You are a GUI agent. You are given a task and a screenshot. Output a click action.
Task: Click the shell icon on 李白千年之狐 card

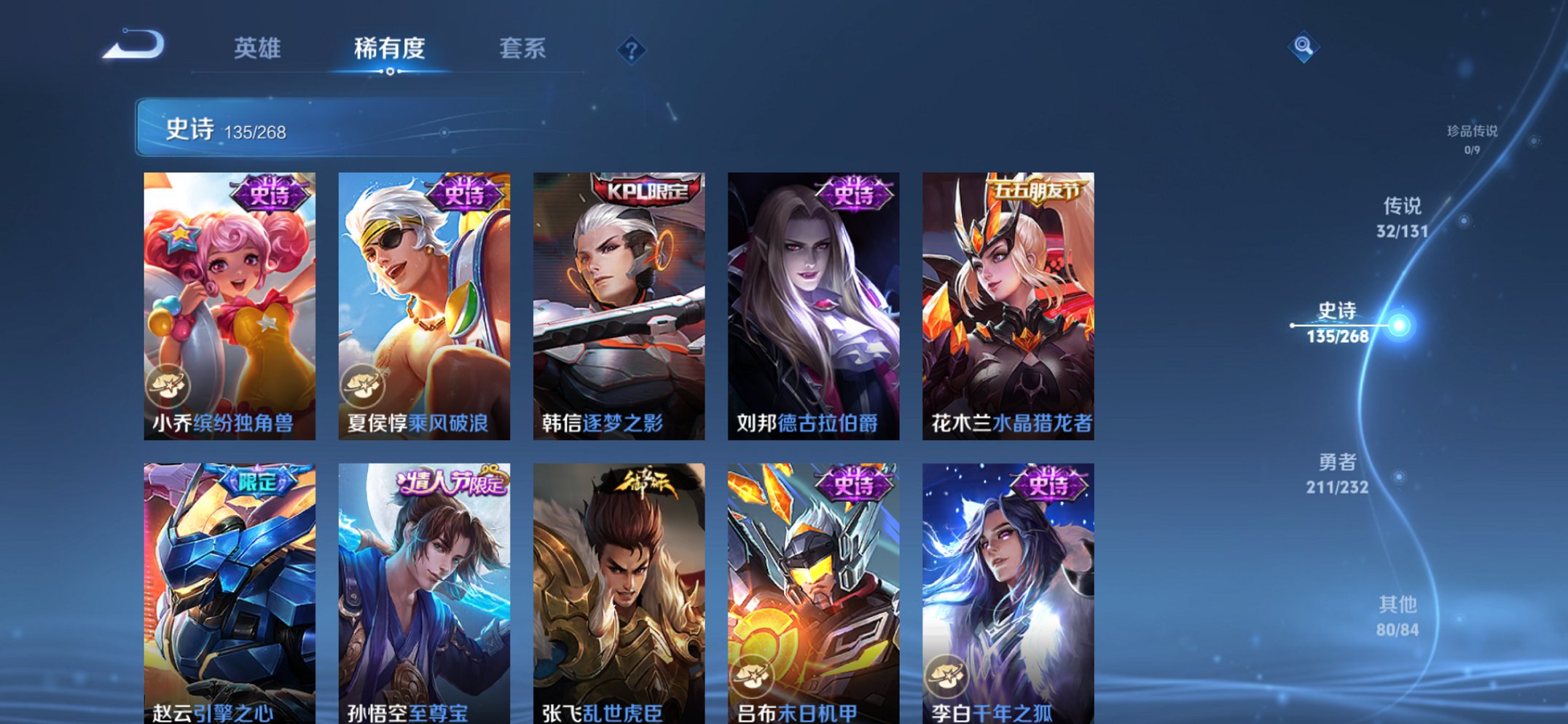[949, 674]
